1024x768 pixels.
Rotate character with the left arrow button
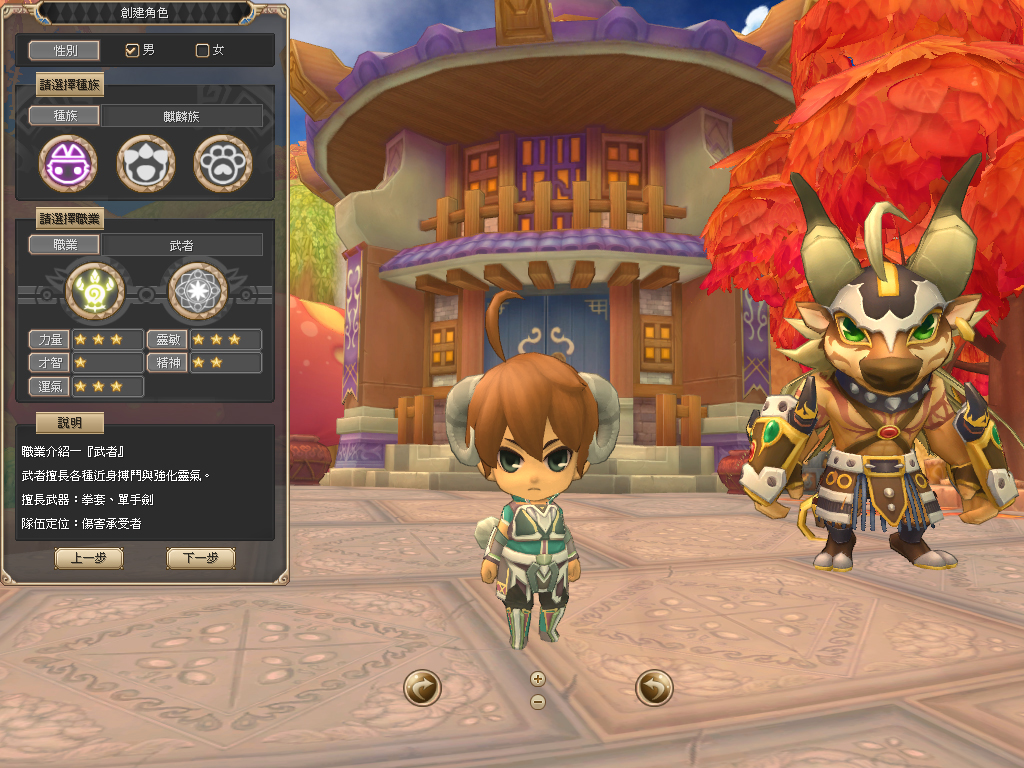coord(423,688)
